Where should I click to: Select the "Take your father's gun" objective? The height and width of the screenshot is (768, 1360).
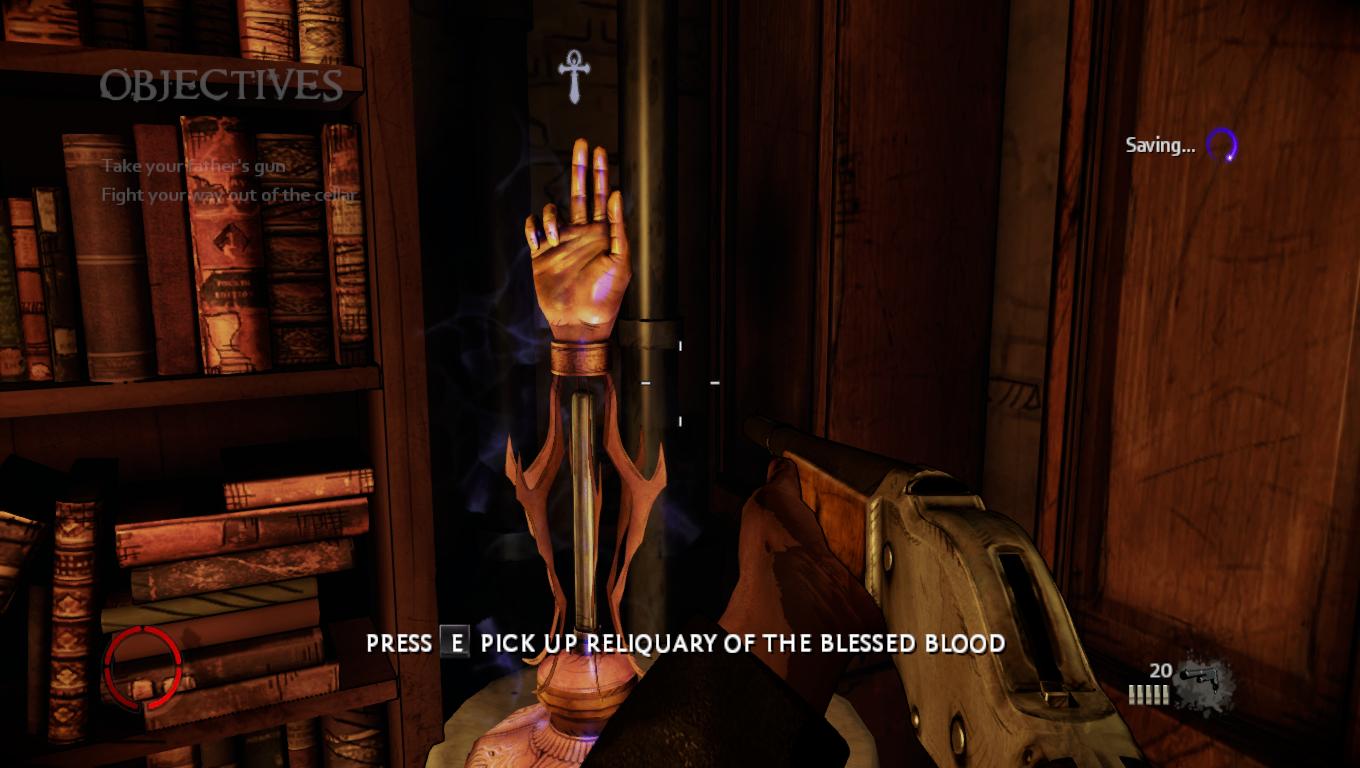point(193,166)
